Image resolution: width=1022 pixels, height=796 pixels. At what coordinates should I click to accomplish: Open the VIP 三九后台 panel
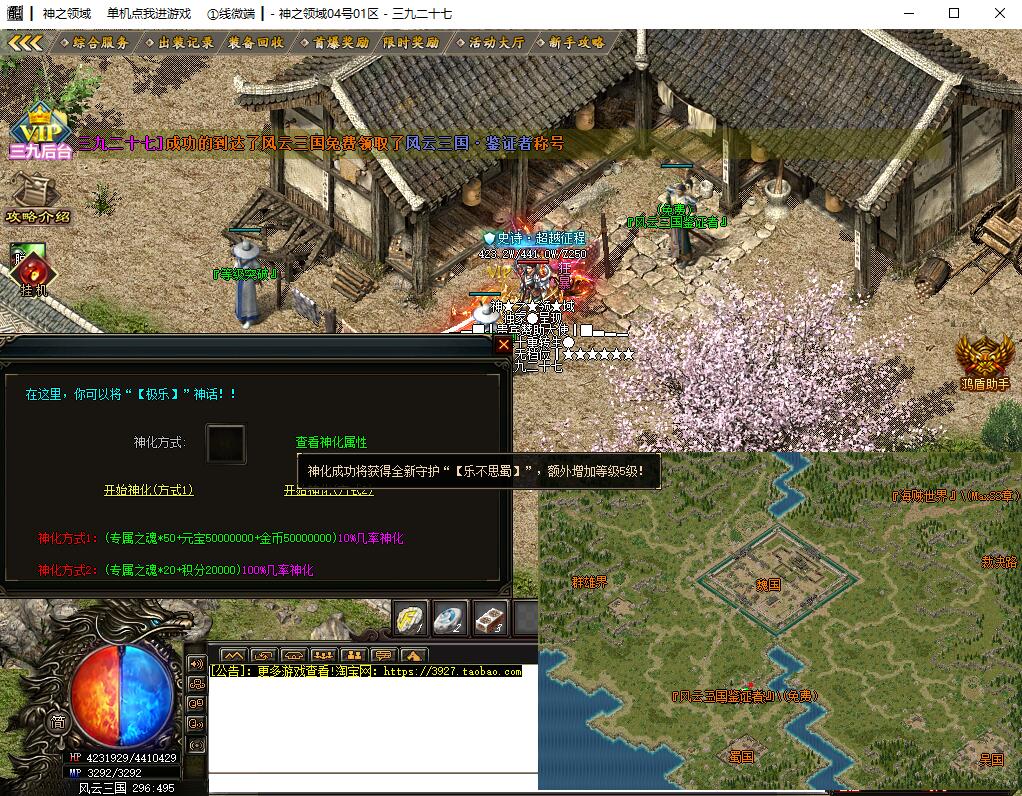pyautogui.click(x=41, y=132)
